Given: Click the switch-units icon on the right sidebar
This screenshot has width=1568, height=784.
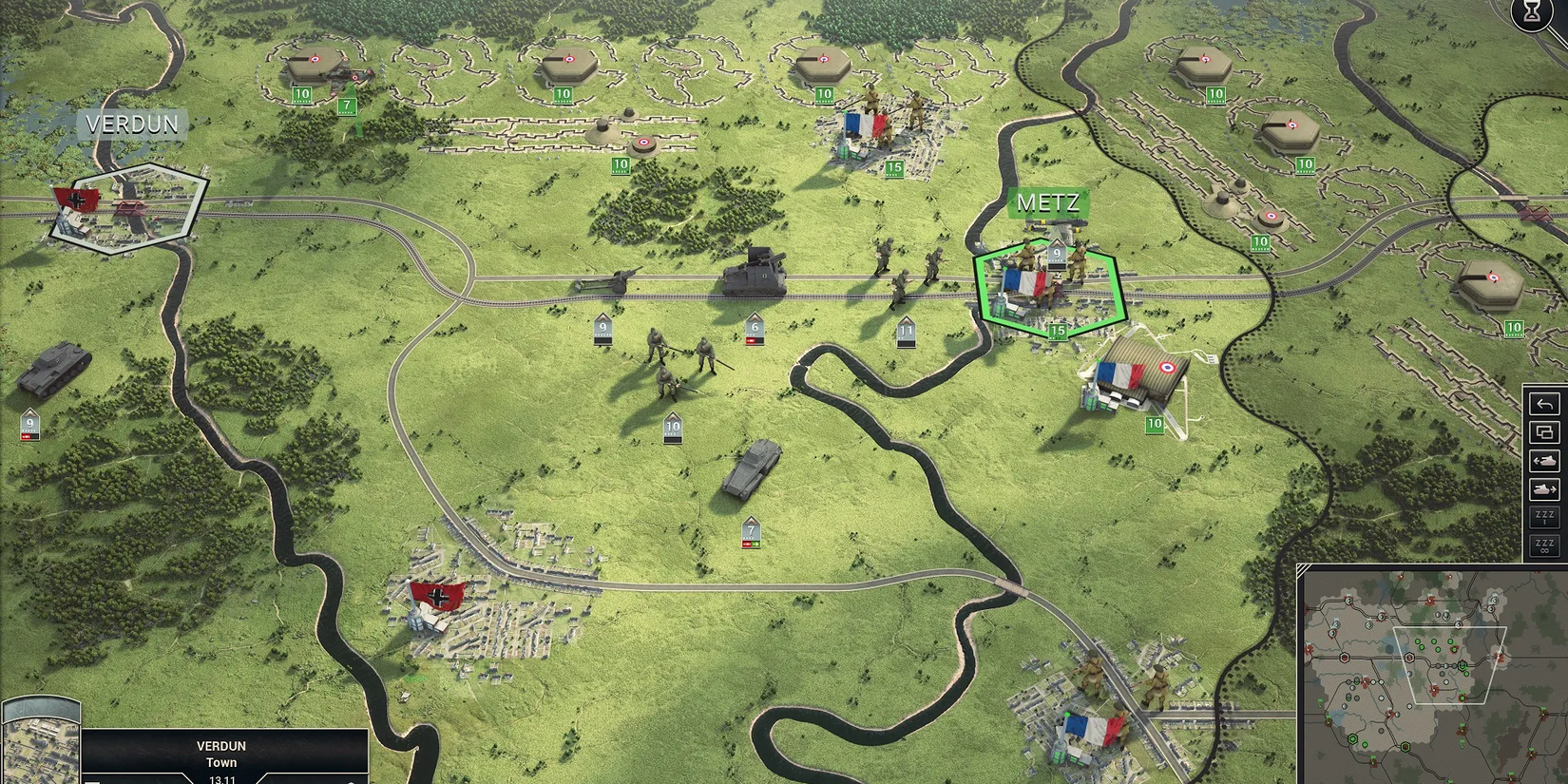Looking at the screenshot, I should click(1543, 432).
